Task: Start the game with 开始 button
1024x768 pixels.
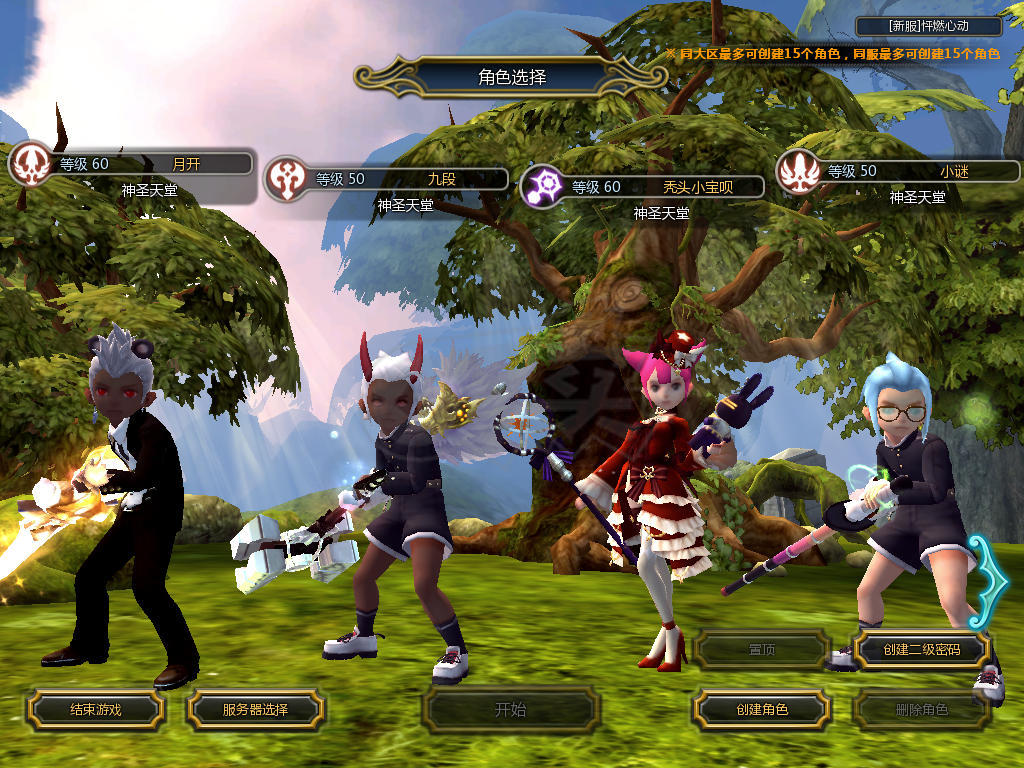Action: point(510,710)
